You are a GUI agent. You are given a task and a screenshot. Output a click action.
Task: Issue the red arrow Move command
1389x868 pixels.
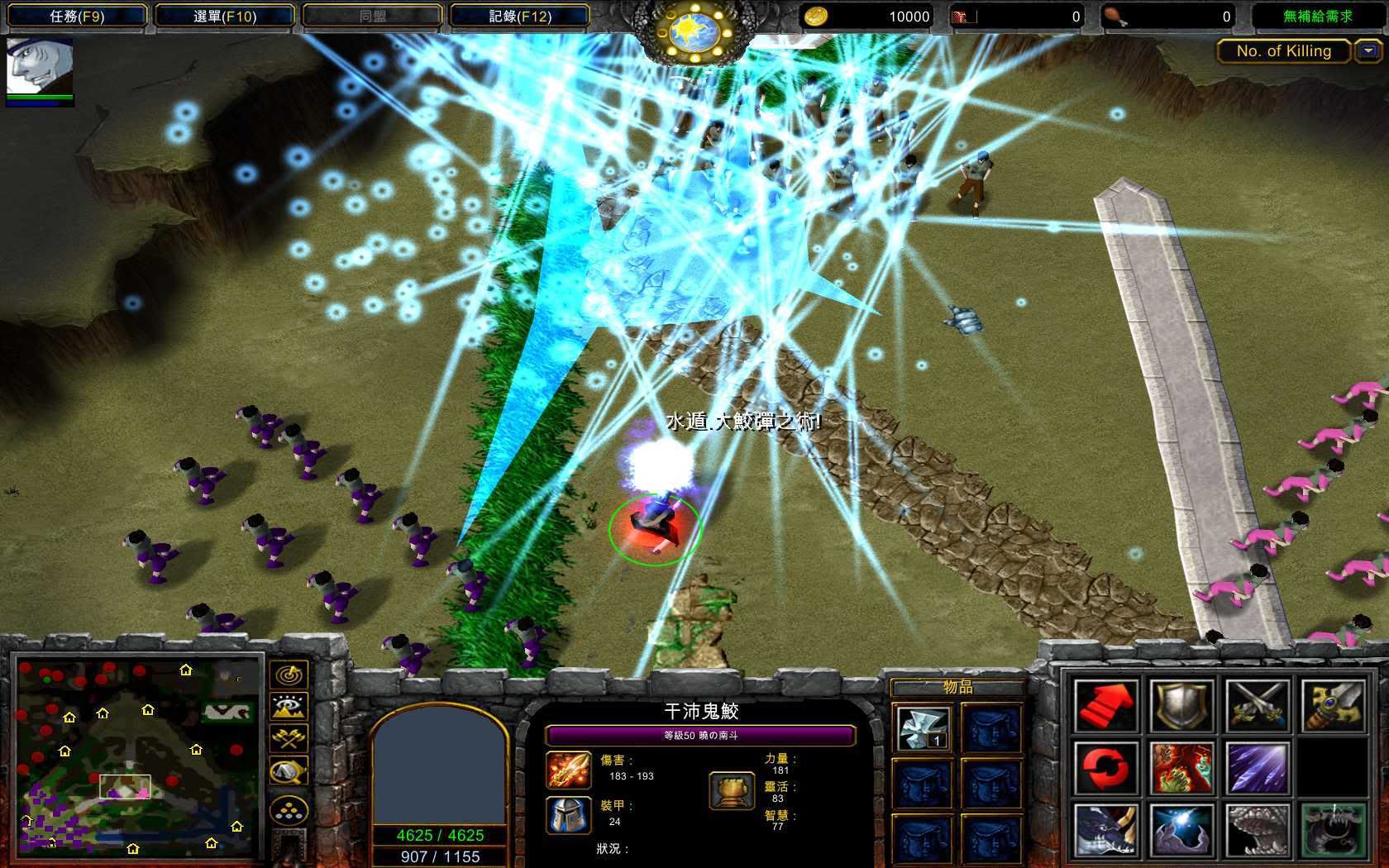pyautogui.click(x=1107, y=705)
